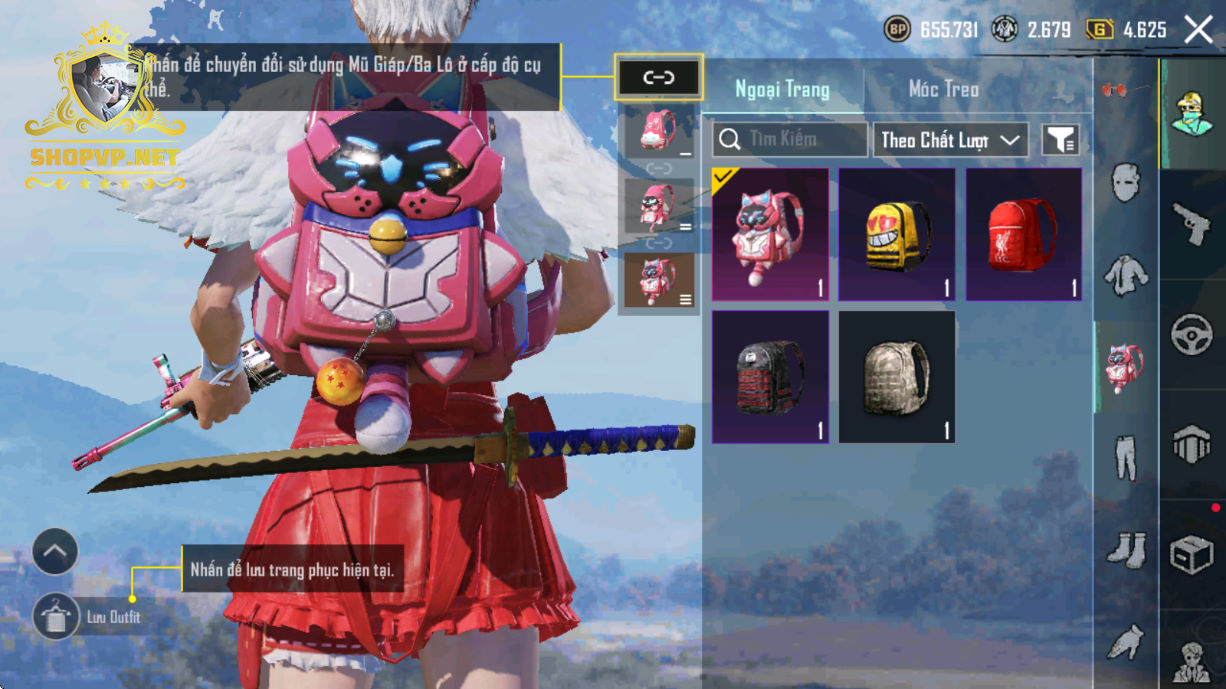Open the Theo Chất Lượng sort dropdown
The width and height of the screenshot is (1226, 689).
pyautogui.click(x=950, y=140)
